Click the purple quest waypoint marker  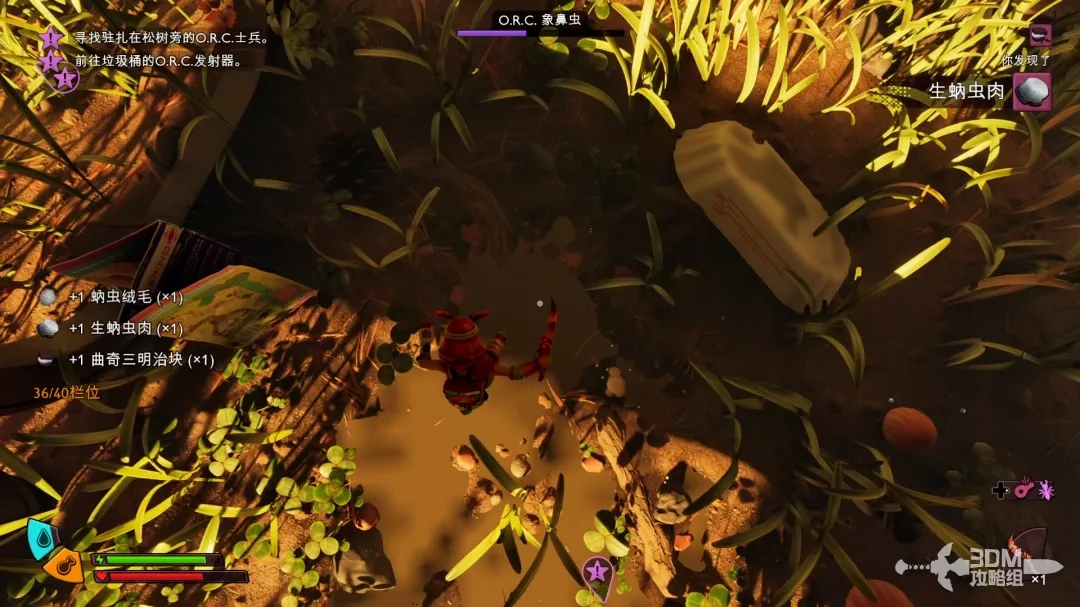[x=597, y=573]
